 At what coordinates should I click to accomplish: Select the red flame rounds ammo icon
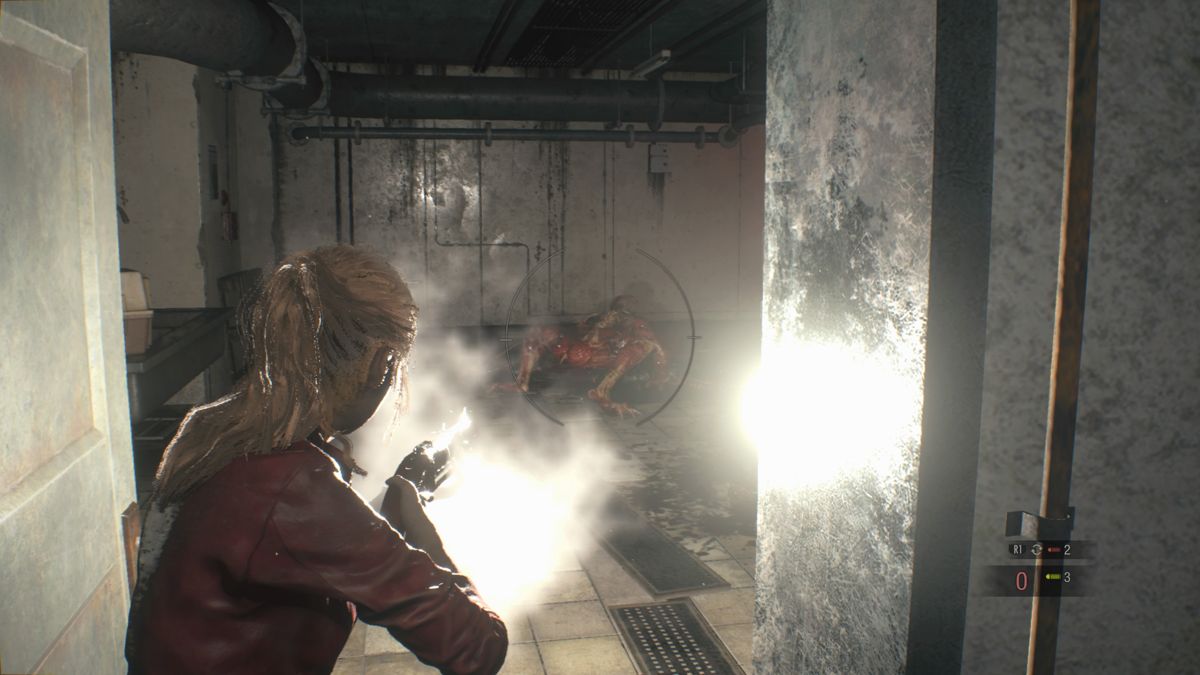(x=1054, y=549)
